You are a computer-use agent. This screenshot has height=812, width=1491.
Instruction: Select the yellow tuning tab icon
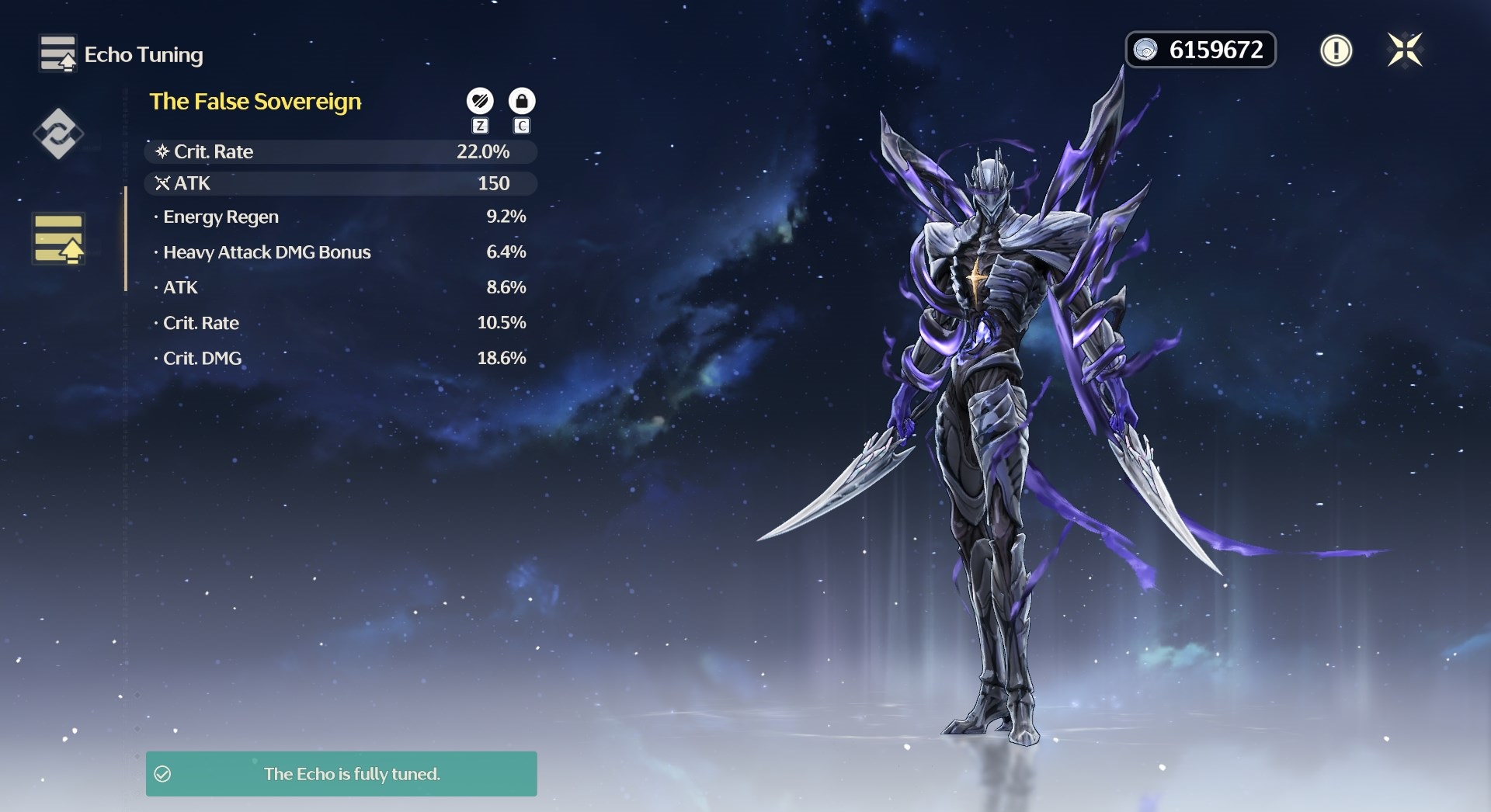coord(58,238)
